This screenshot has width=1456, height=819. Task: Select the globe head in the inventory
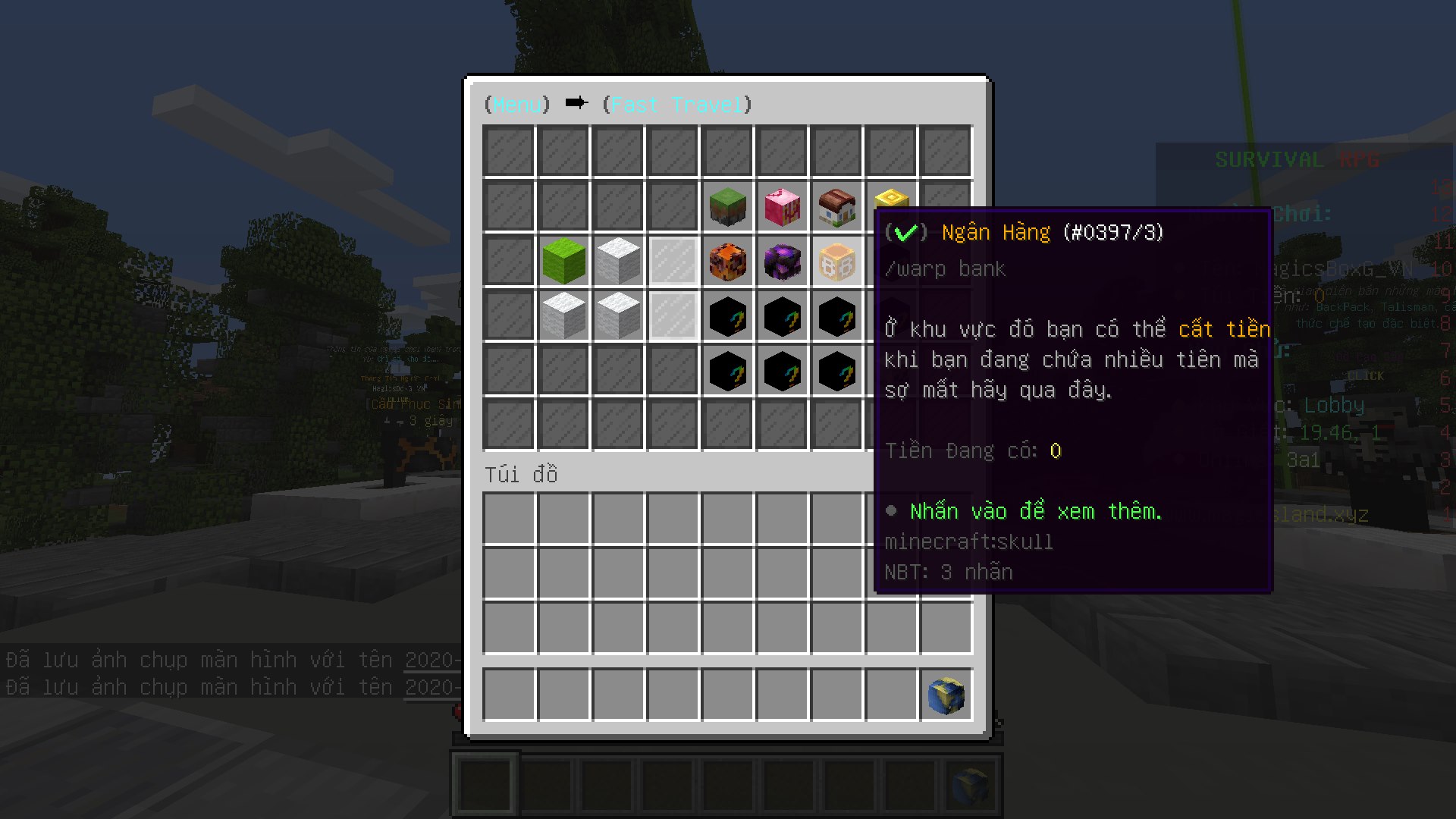point(946,695)
